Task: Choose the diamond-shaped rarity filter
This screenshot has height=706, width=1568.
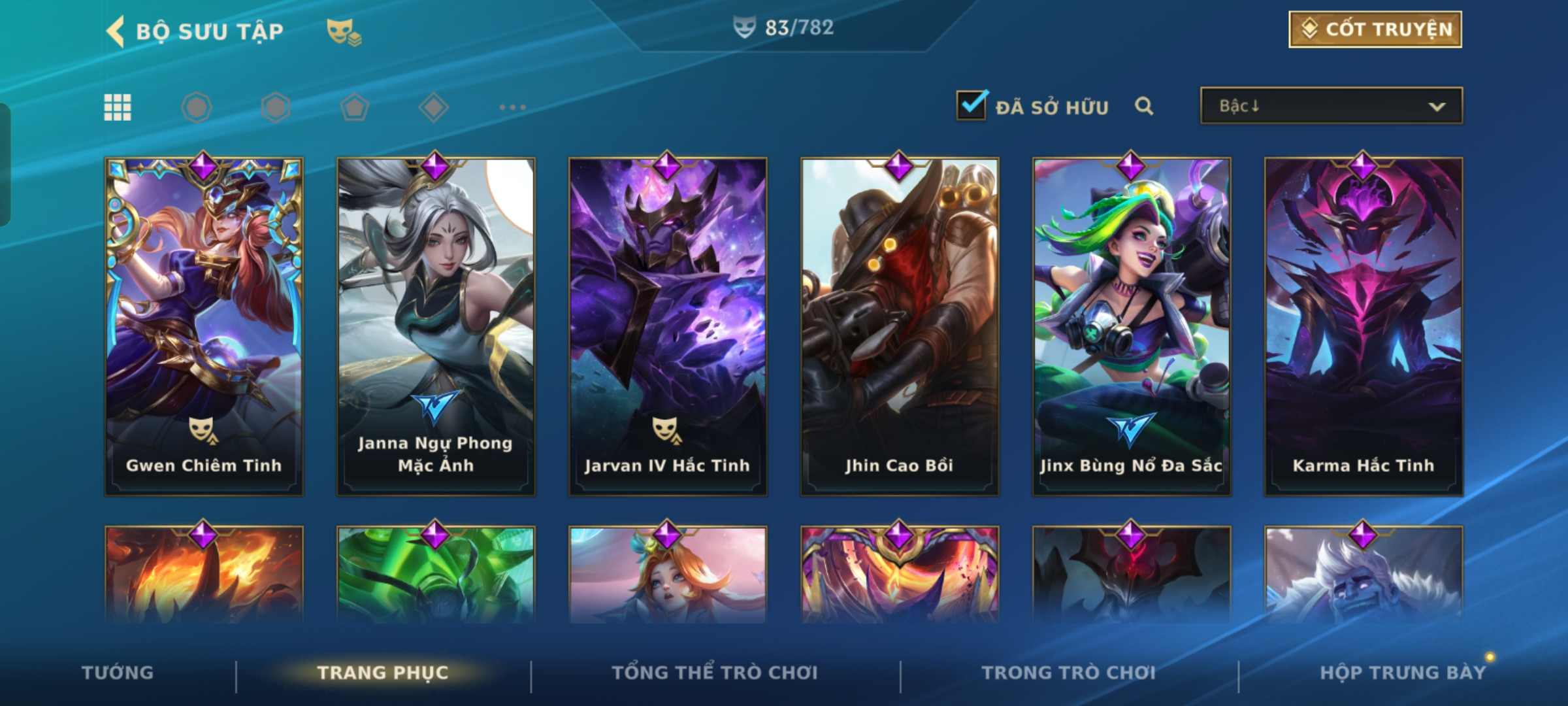Action: coord(433,107)
